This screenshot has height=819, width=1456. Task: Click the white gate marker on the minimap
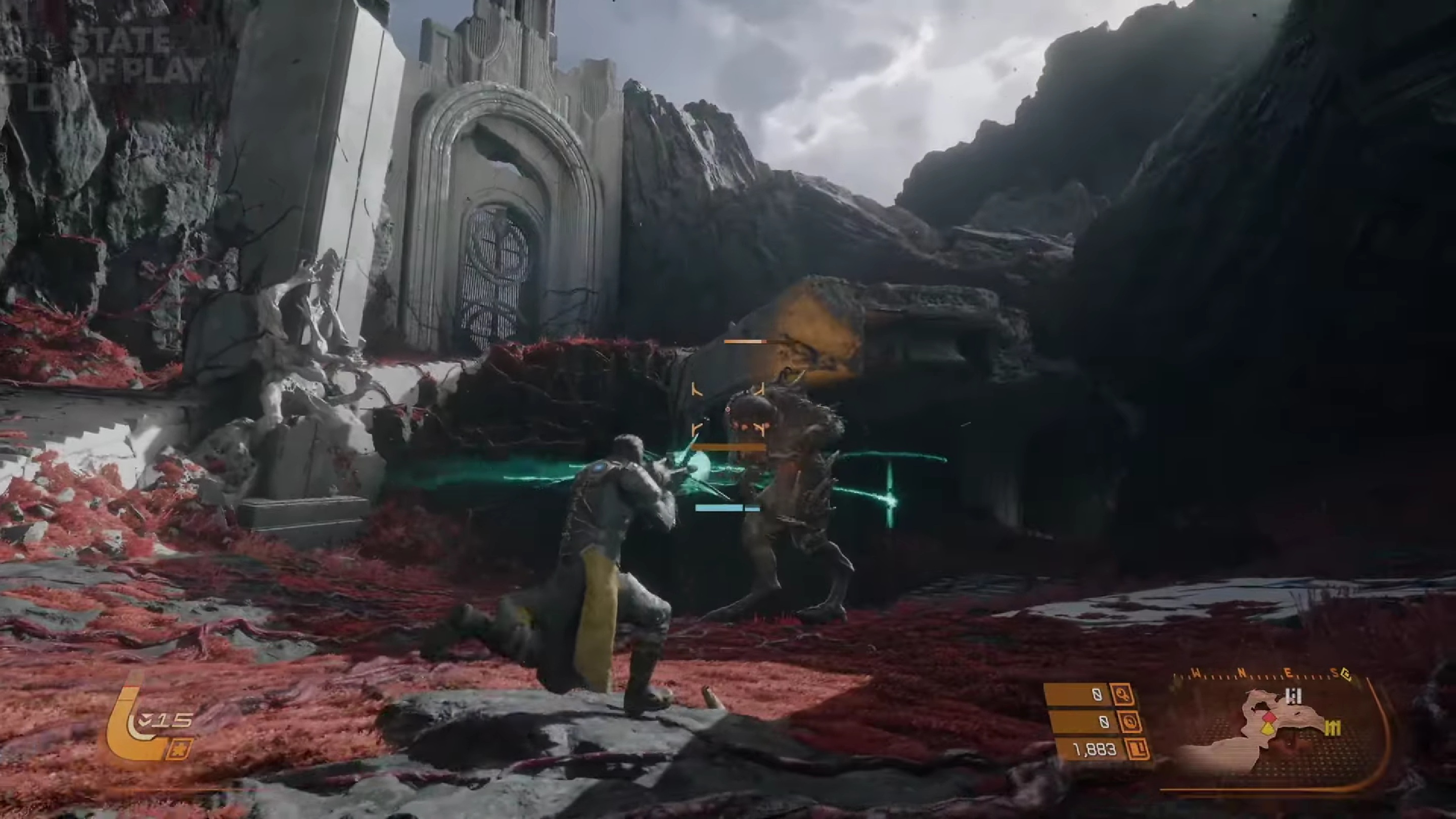[1293, 696]
